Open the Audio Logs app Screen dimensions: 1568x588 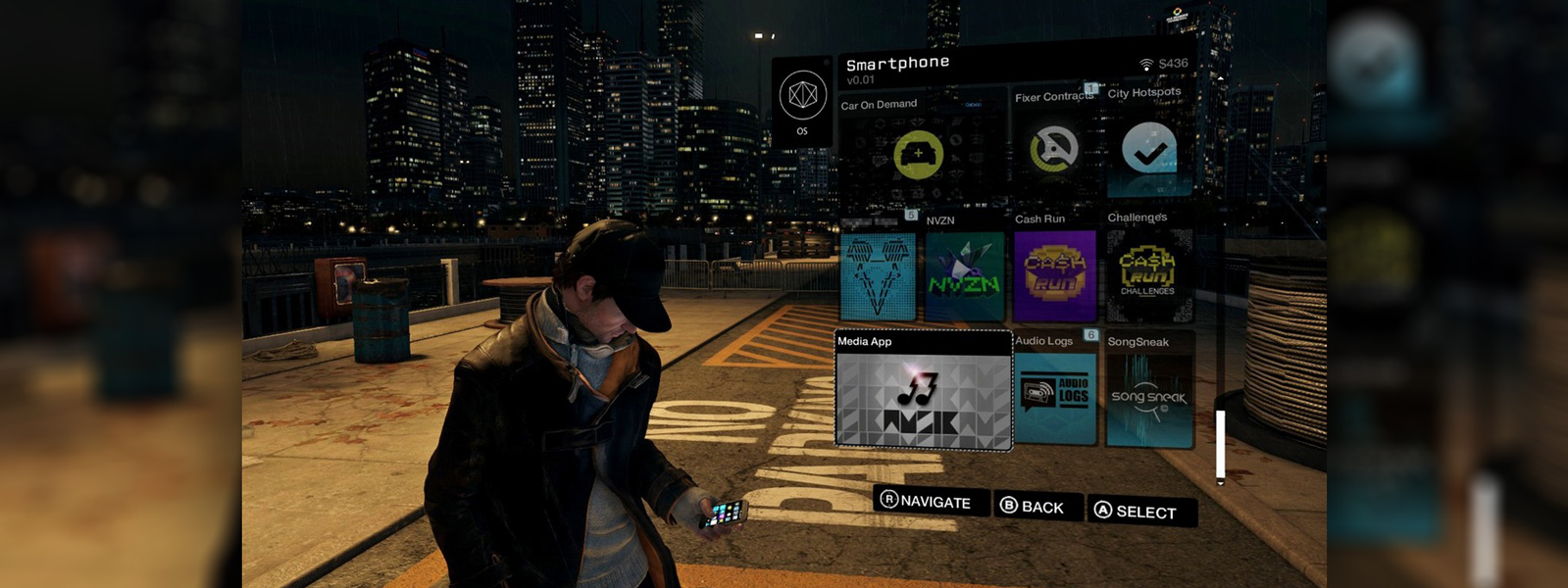pyautogui.click(x=1055, y=395)
